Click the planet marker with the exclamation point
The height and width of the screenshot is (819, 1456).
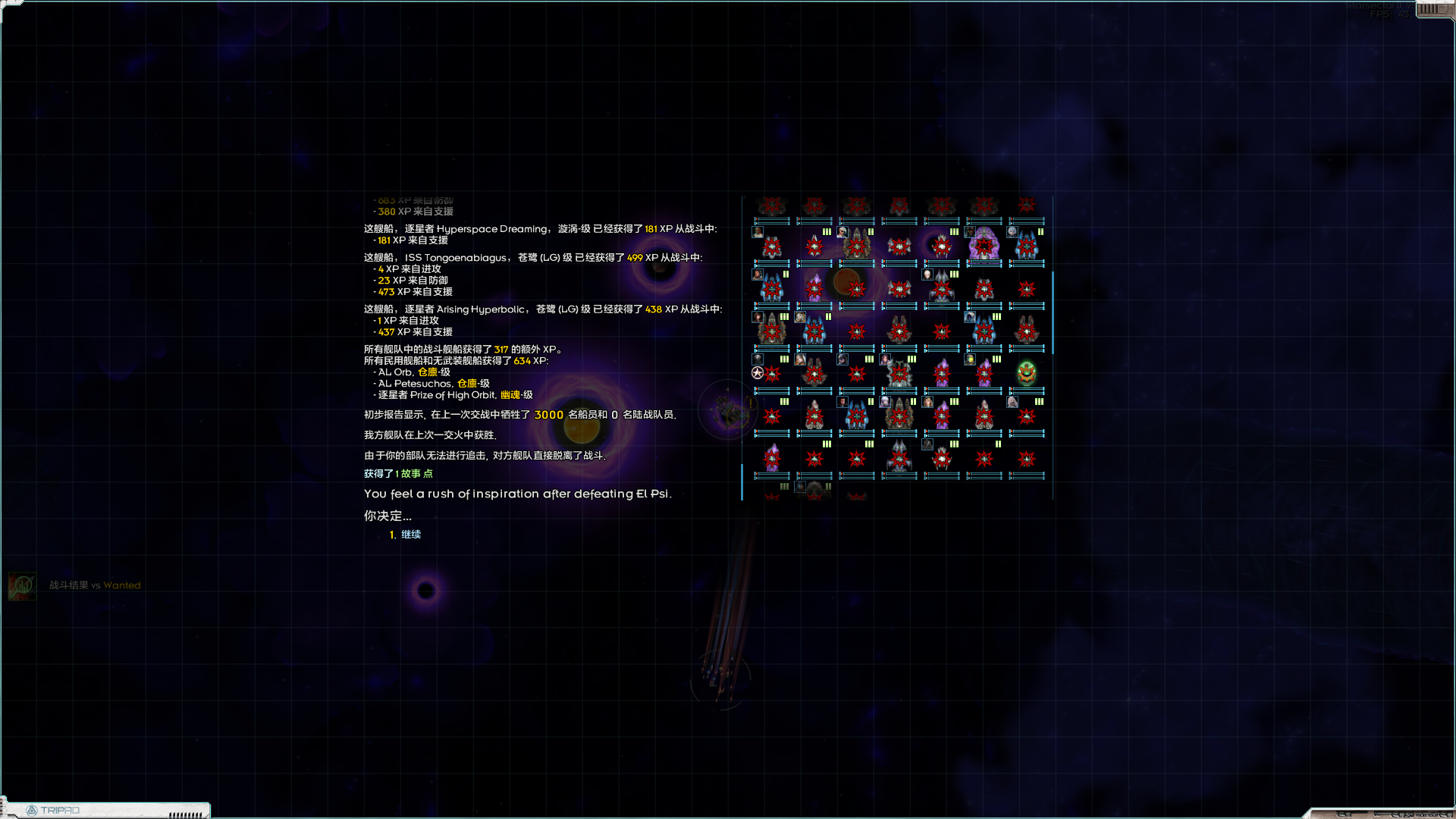(x=751, y=403)
